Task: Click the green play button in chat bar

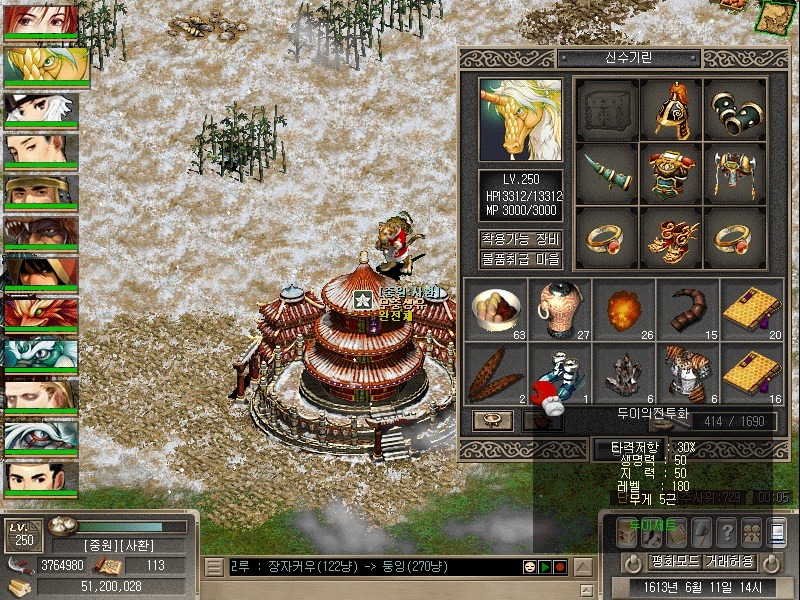Action: click(545, 567)
